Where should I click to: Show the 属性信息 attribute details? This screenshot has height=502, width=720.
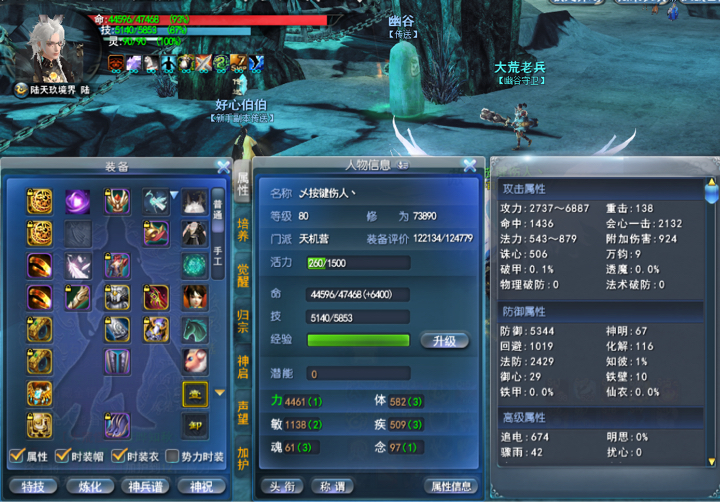click(x=449, y=486)
